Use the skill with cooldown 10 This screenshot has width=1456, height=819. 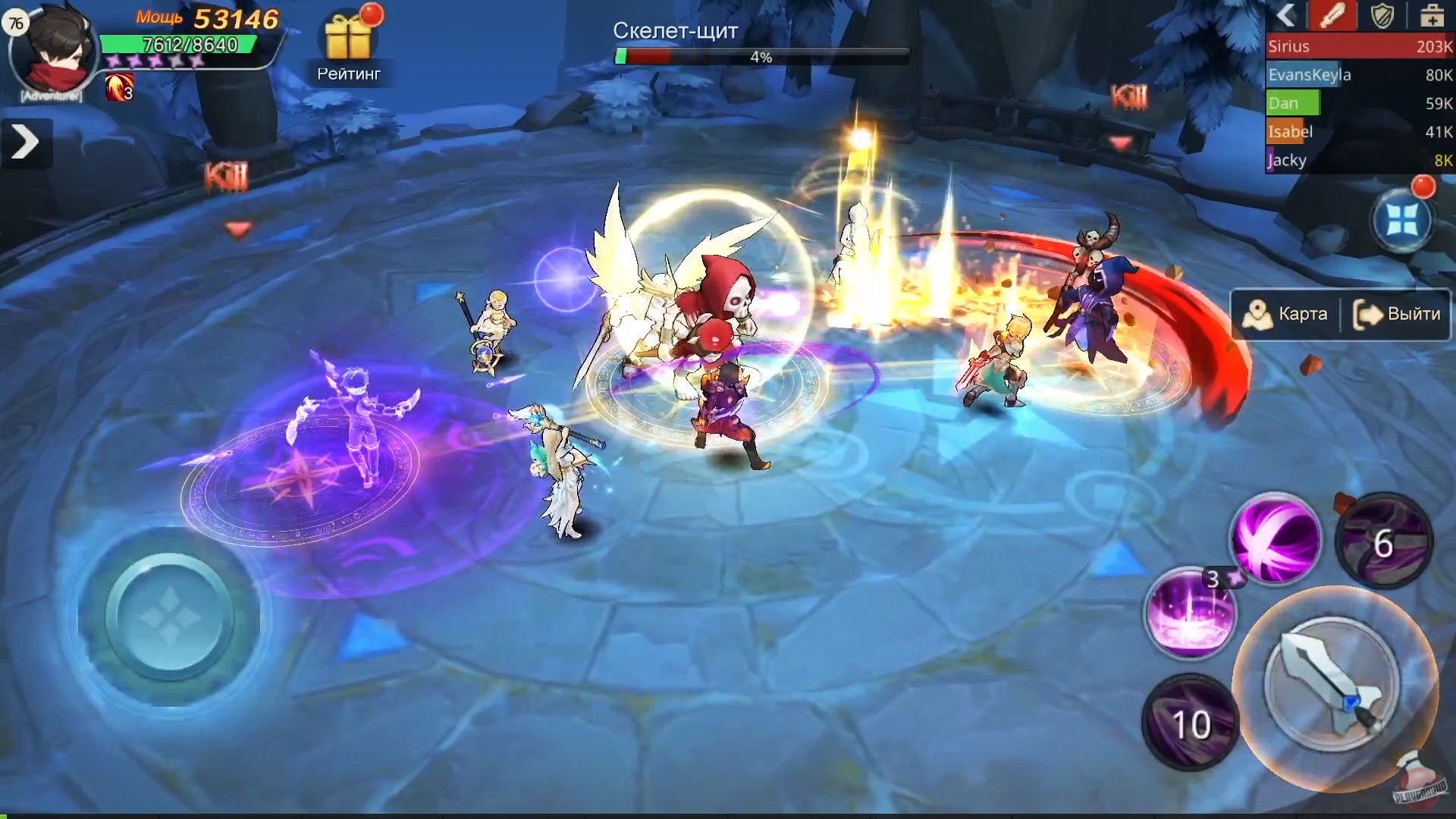coord(1191,723)
